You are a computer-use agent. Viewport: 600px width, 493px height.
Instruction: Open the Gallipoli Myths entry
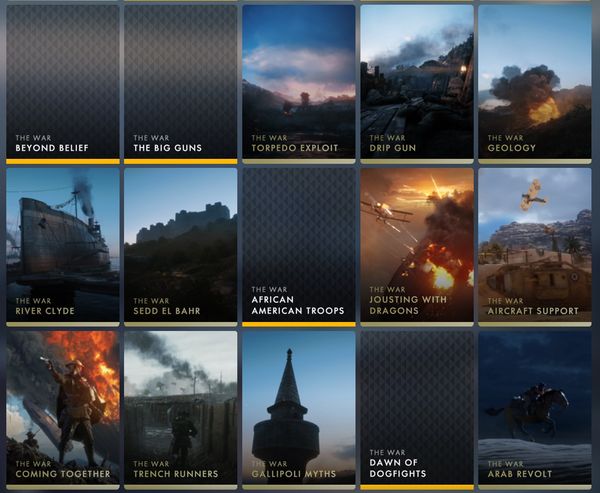click(298, 408)
